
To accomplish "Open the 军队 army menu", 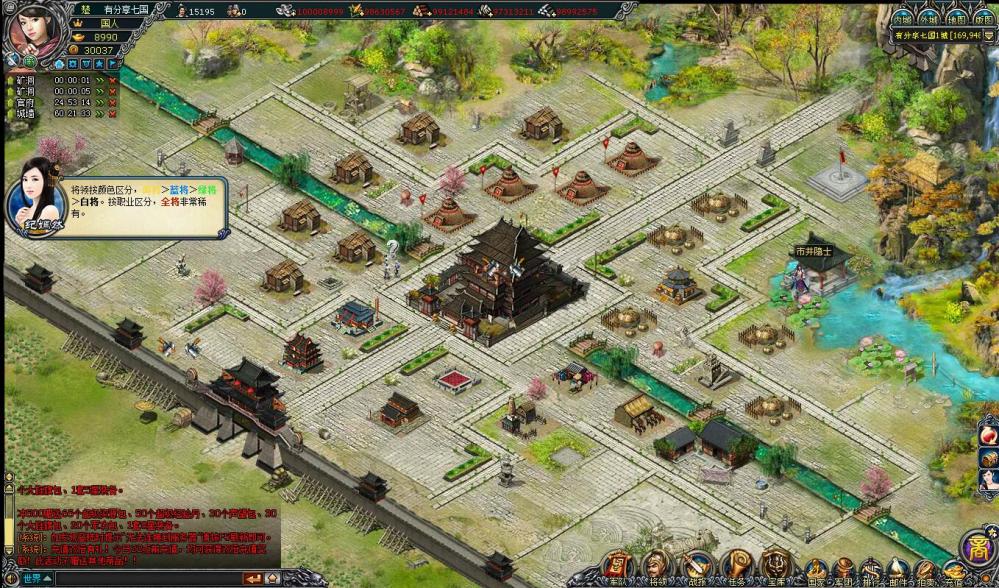I will (x=617, y=567).
